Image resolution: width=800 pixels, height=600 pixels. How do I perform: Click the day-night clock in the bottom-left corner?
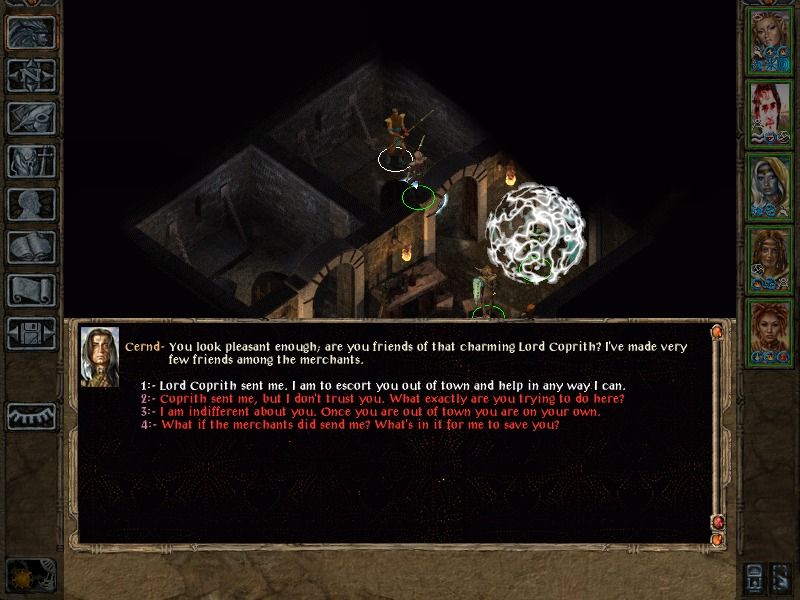coord(30,575)
